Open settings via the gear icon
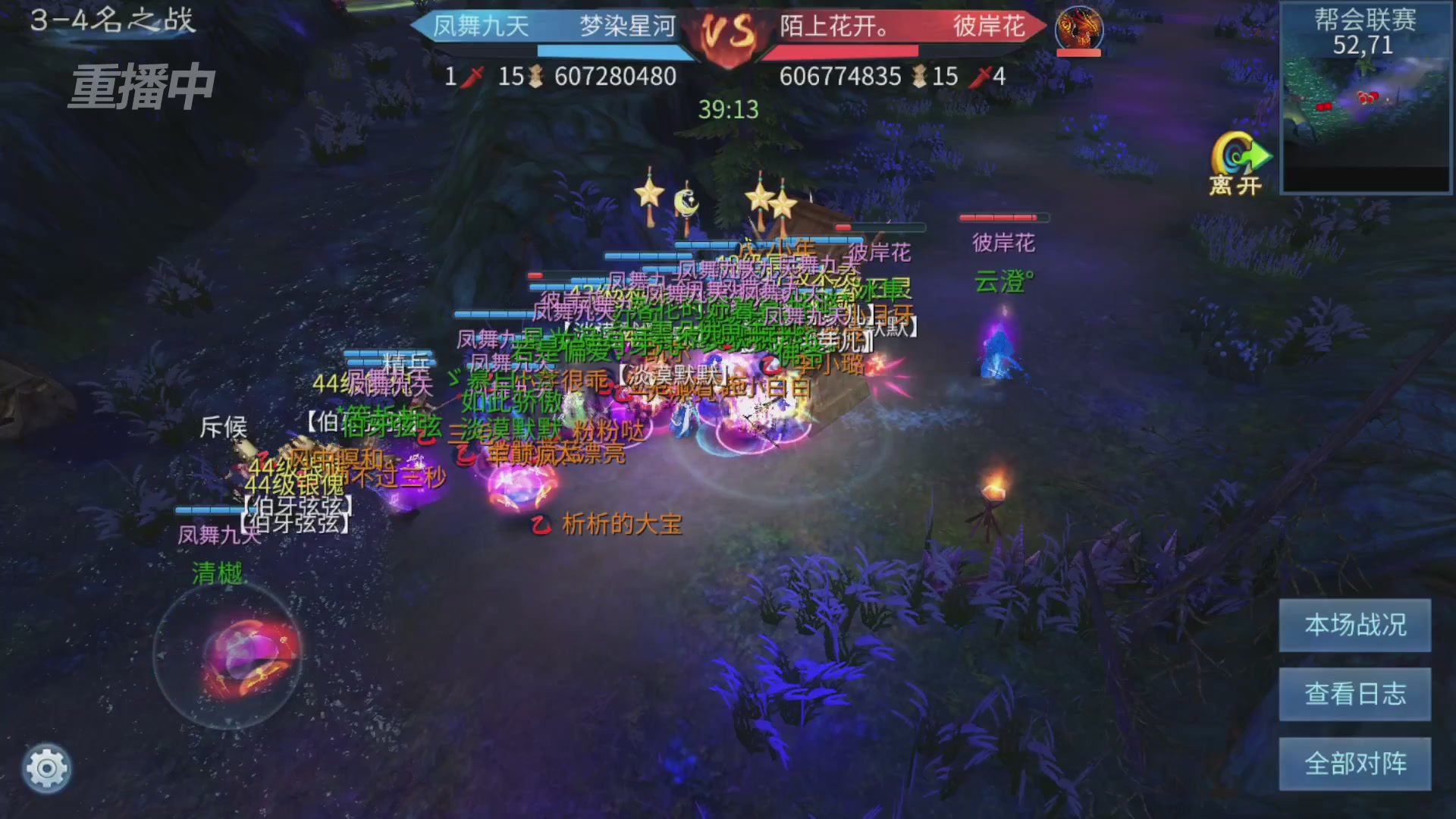The height and width of the screenshot is (819, 1456). (x=47, y=768)
